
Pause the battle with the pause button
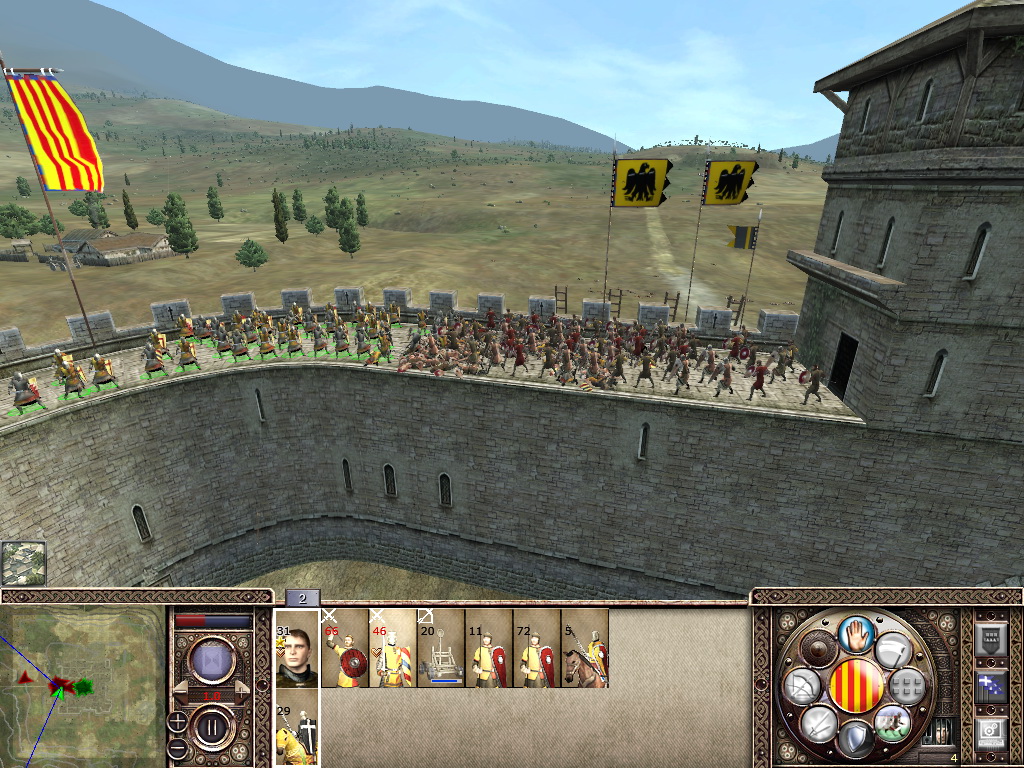point(212,725)
